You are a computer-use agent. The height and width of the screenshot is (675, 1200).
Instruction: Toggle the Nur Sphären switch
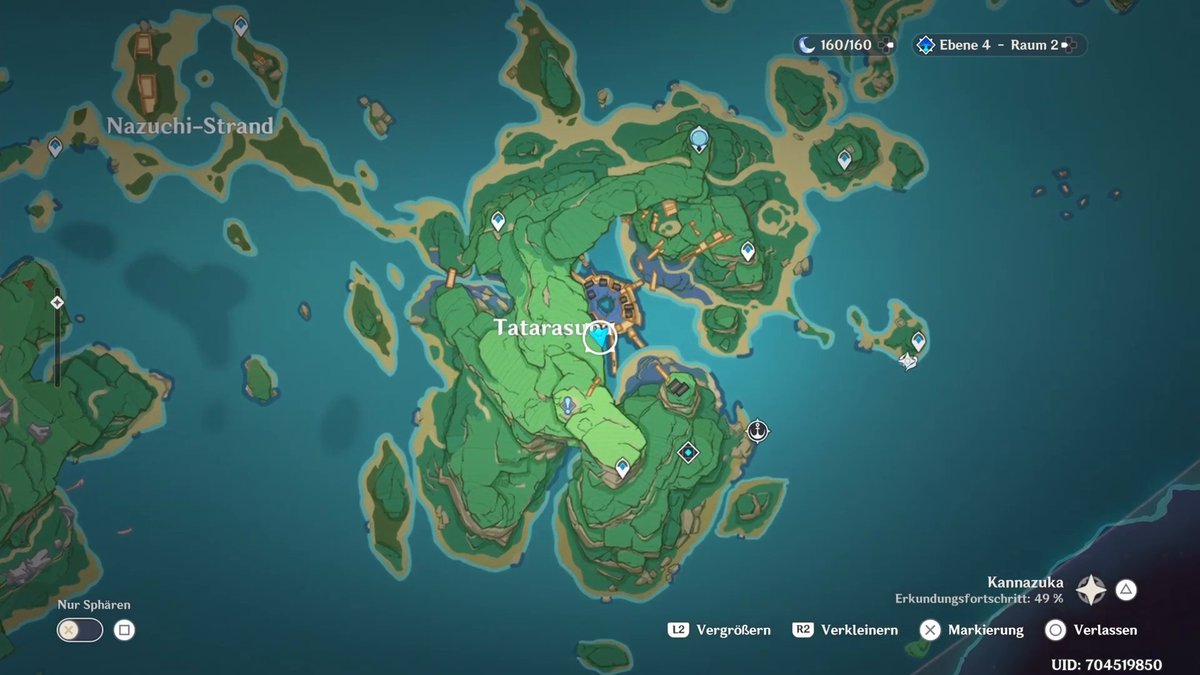tap(80, 630)
